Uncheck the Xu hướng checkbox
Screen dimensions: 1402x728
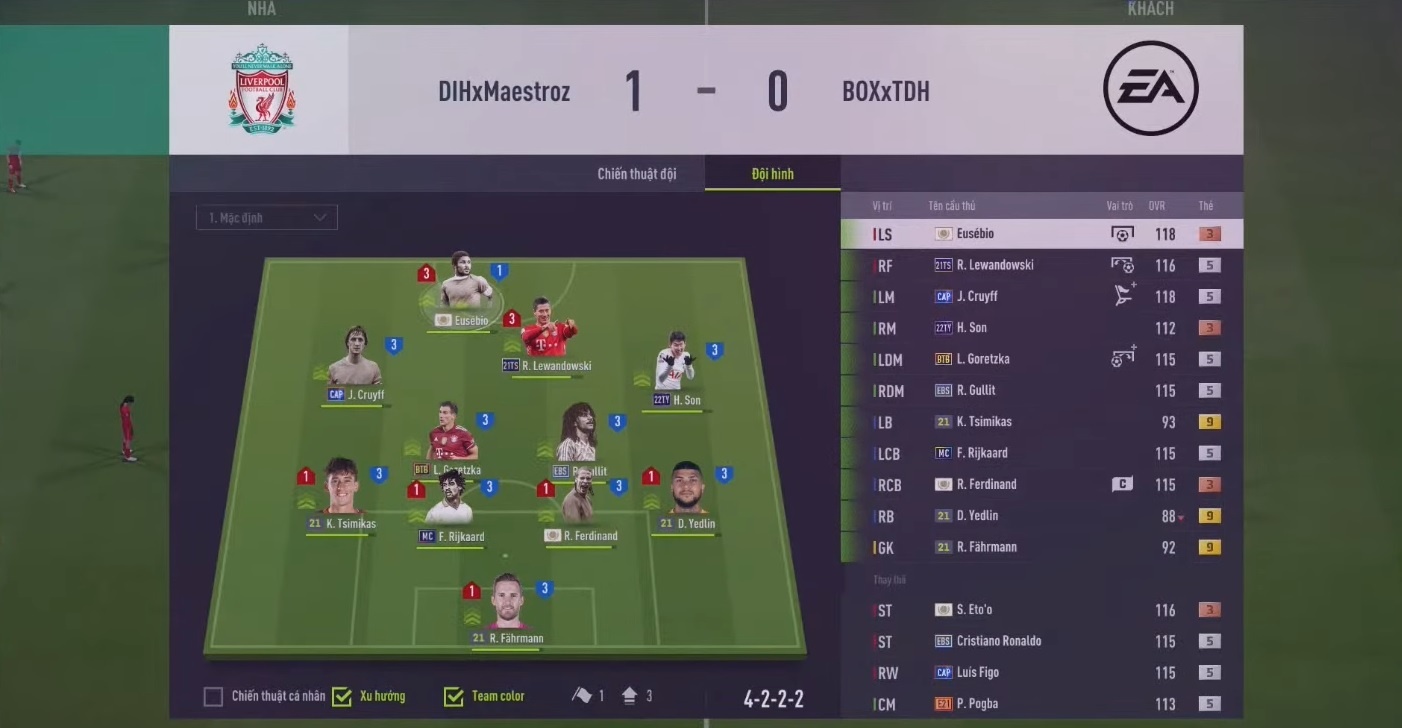click(342, 697)
